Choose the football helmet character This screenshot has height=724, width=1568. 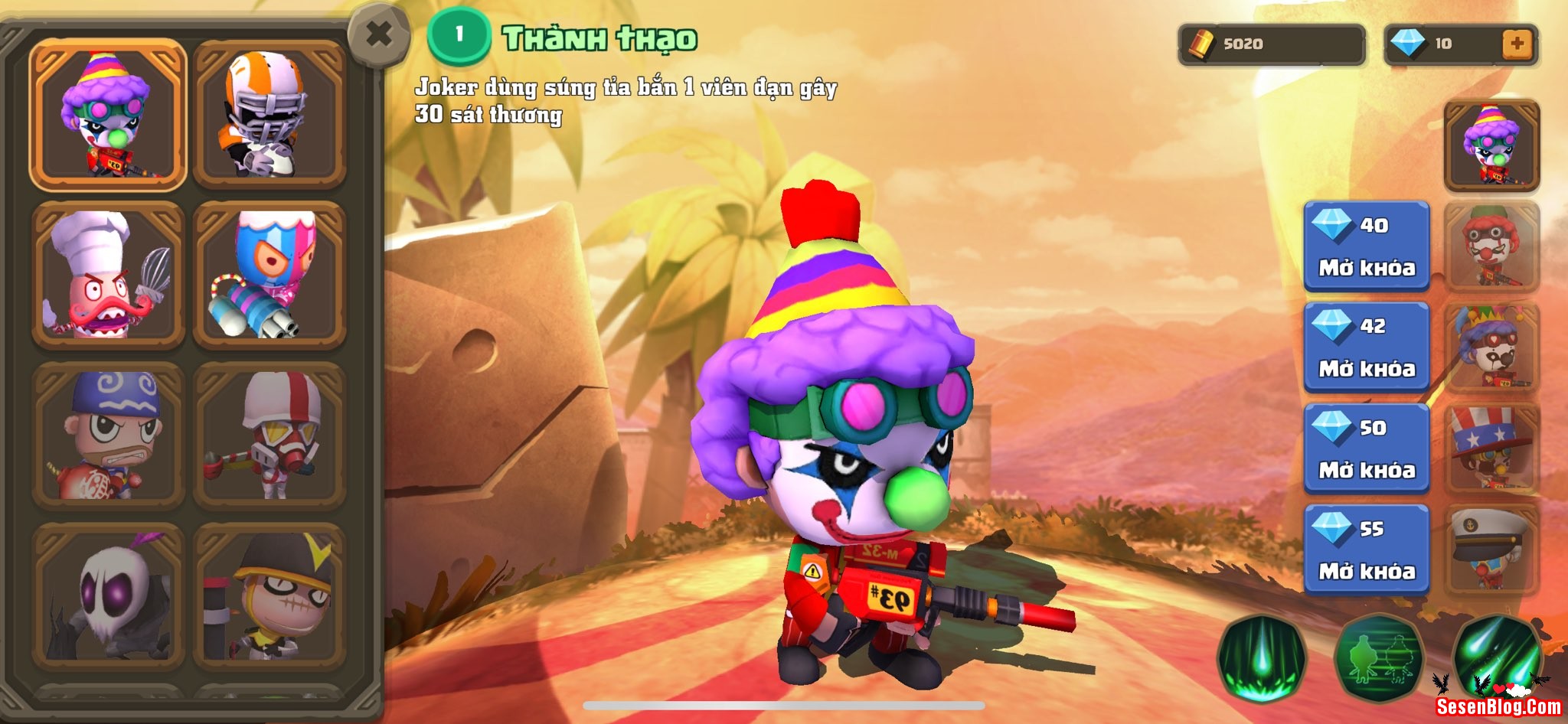[269, 115]
